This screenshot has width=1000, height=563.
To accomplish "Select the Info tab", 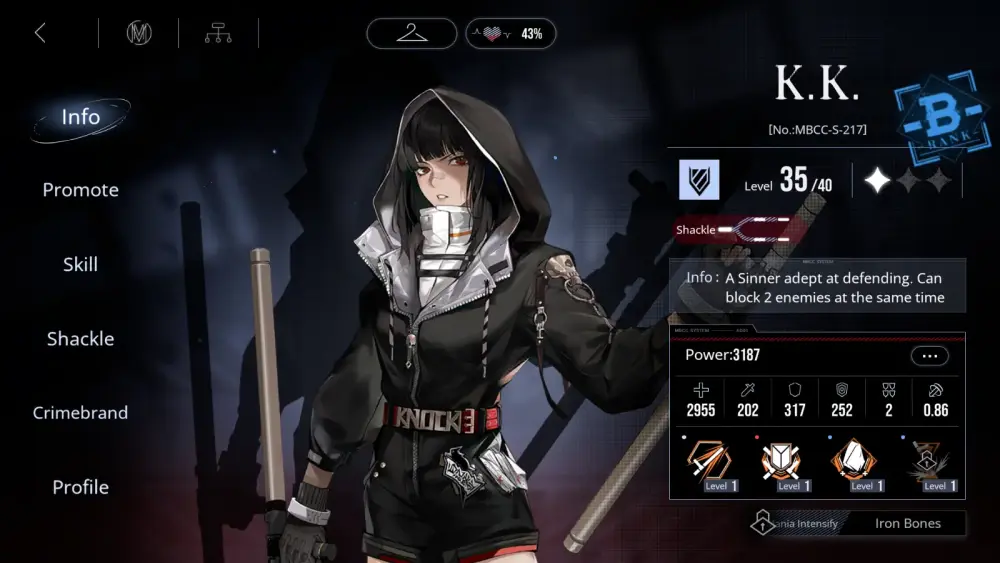I will coord(81,117).
